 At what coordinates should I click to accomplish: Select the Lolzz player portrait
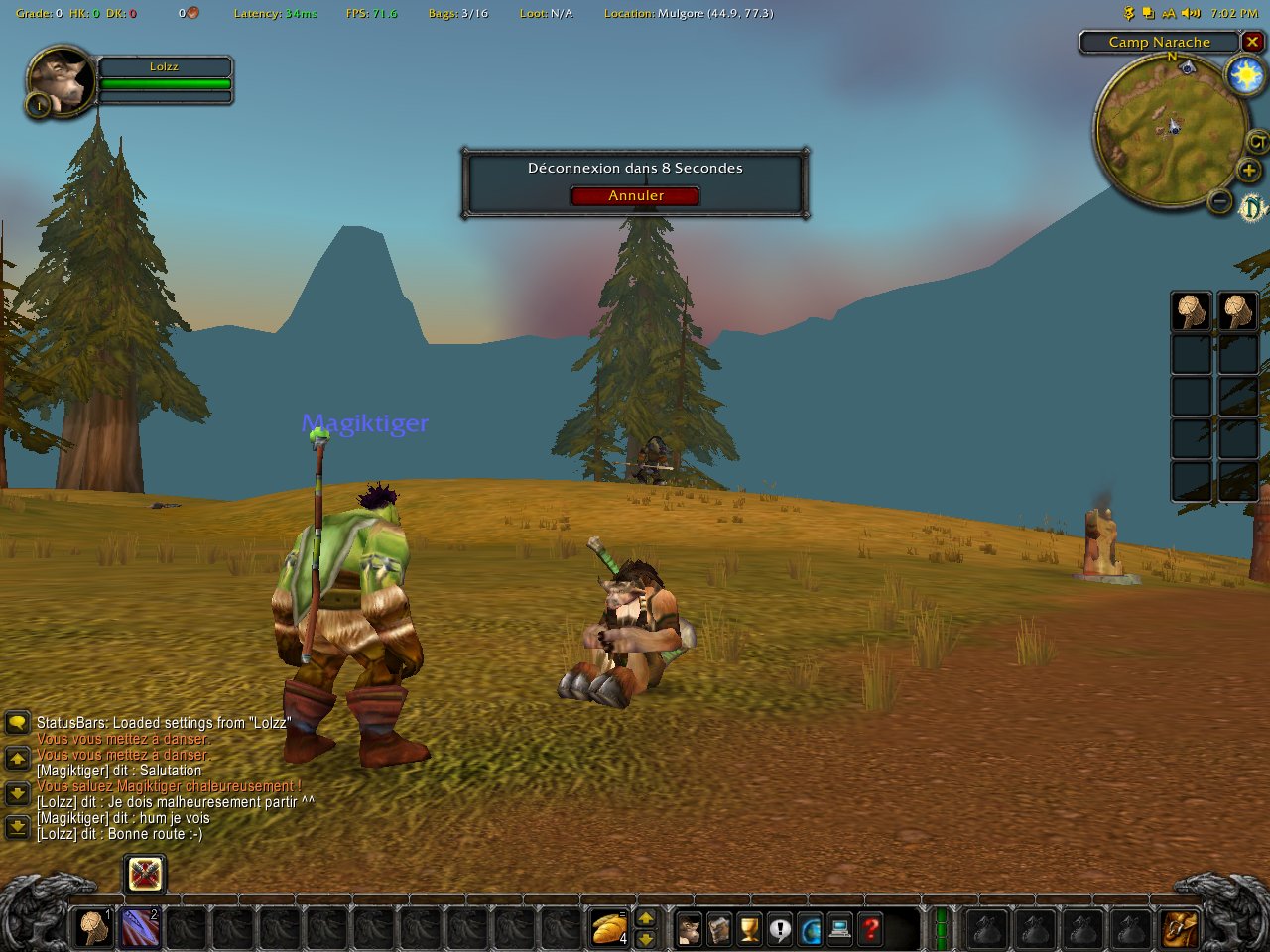[62, 80]
